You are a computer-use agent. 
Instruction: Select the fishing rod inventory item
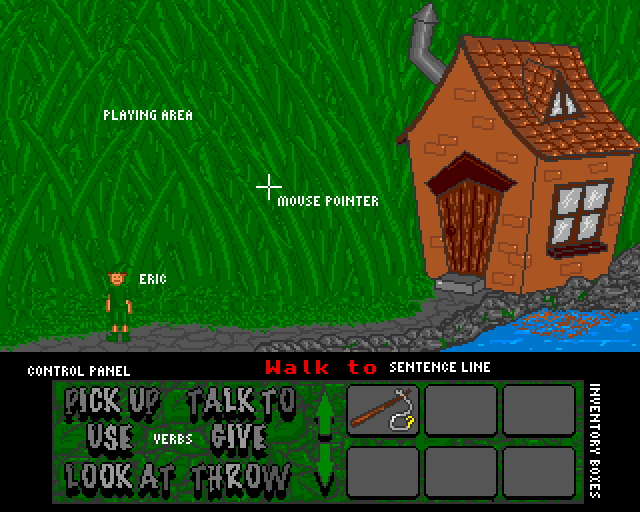(x=383, y=409)
